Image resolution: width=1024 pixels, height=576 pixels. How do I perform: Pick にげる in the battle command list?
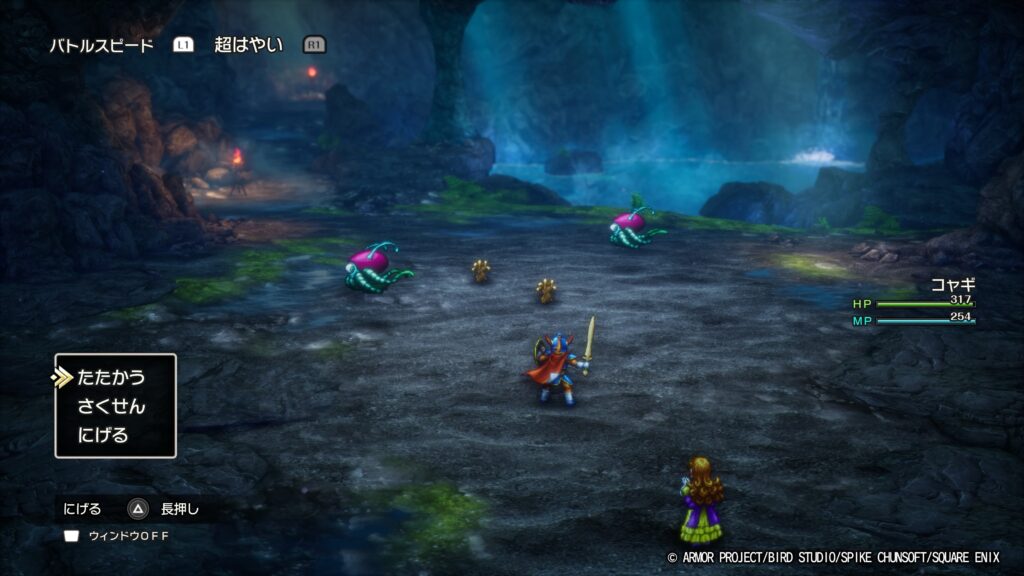point(103,436)
